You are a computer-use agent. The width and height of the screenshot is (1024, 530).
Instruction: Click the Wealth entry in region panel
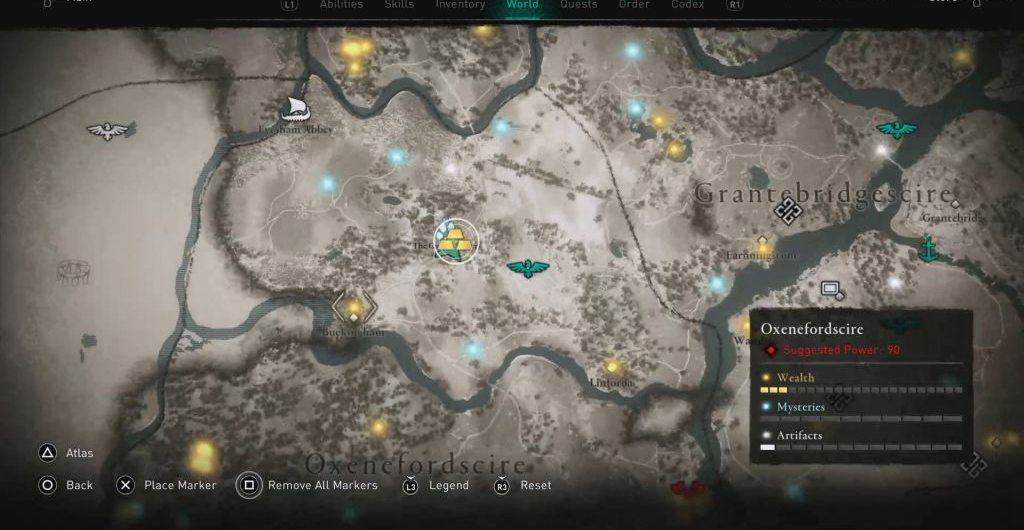coord(795,377)
